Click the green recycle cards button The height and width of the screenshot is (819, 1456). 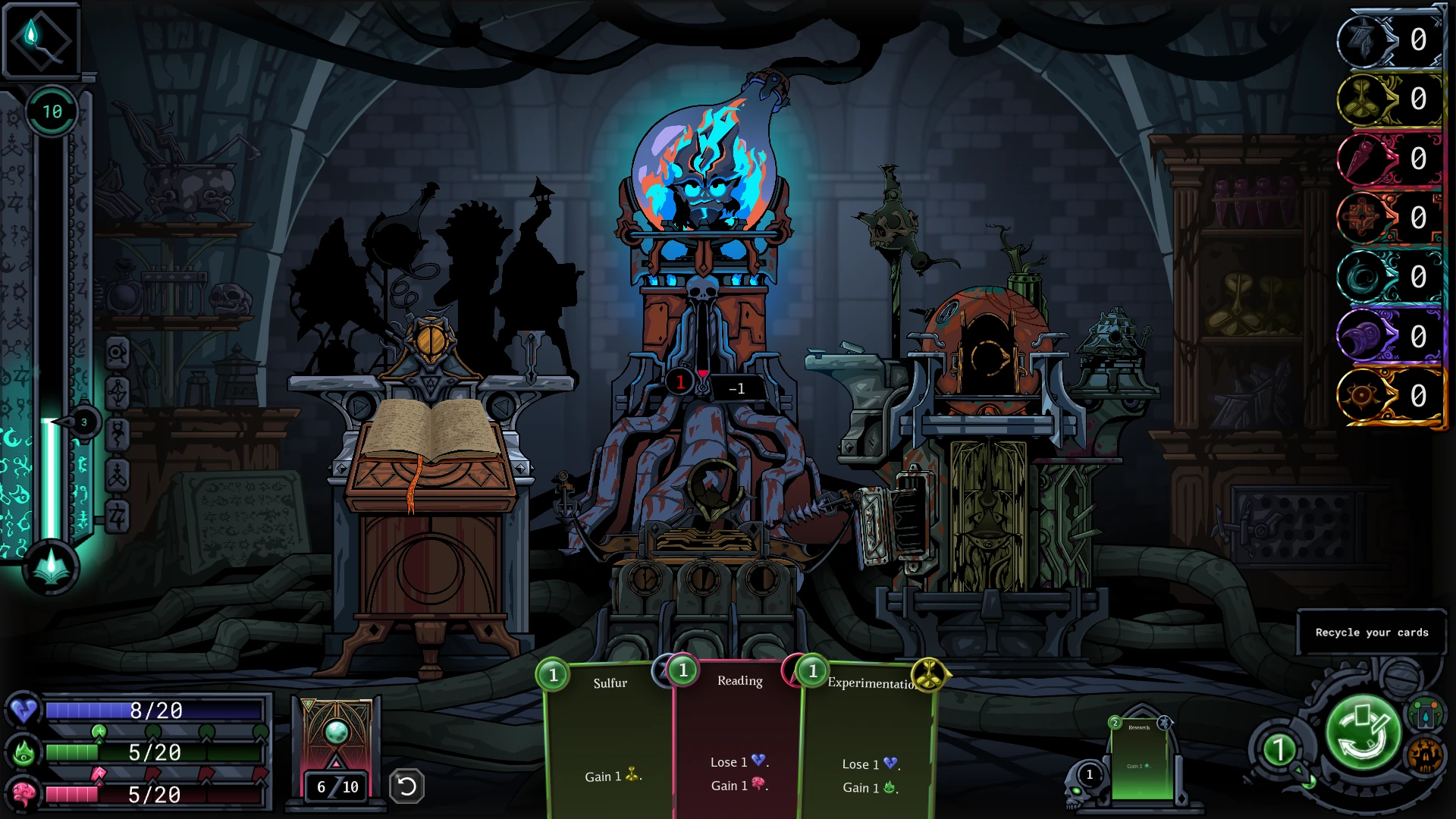click(x=1363, y=733)
